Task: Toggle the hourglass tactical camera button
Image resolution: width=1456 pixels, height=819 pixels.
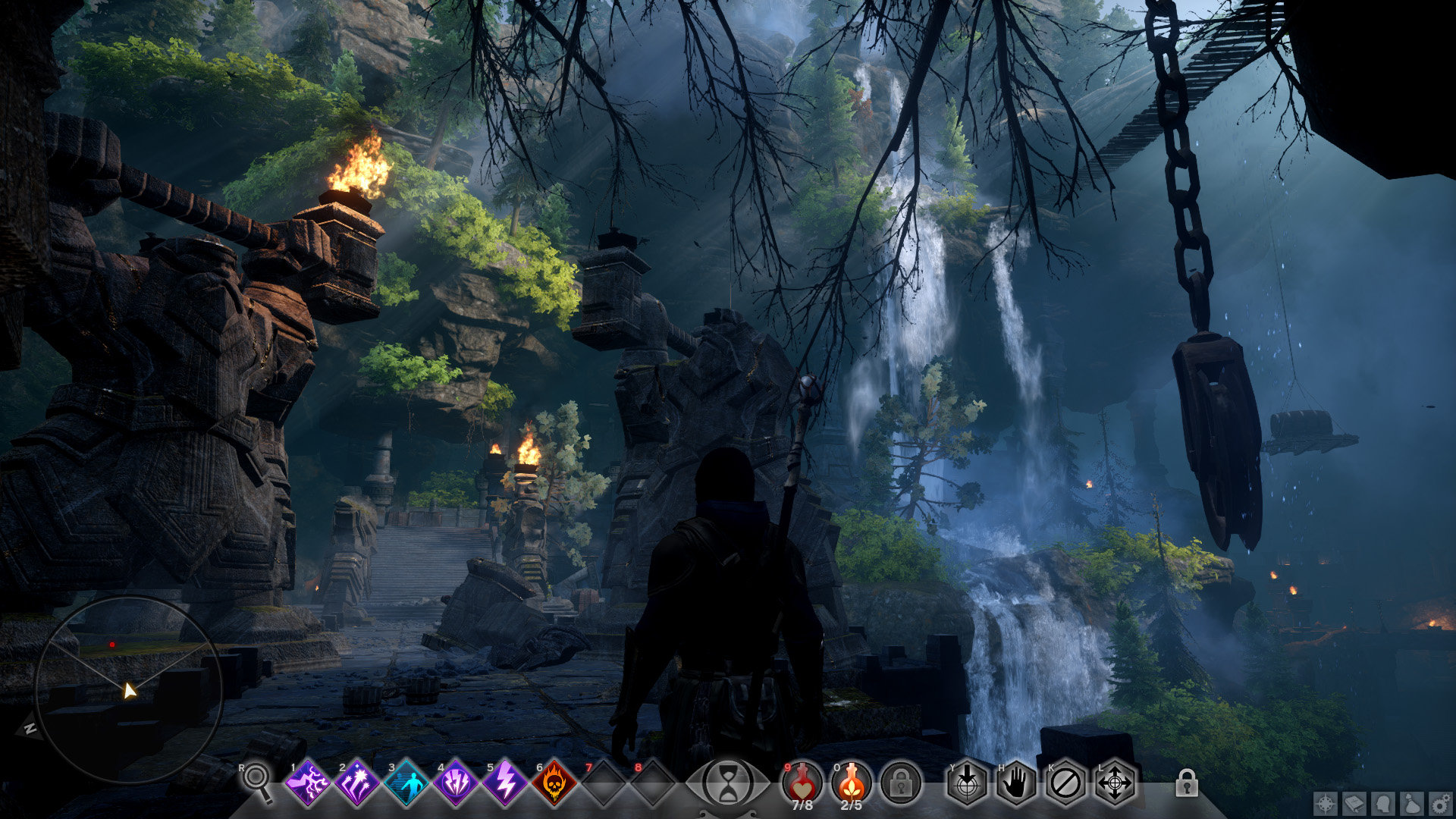Action: (x=728, y=783)
